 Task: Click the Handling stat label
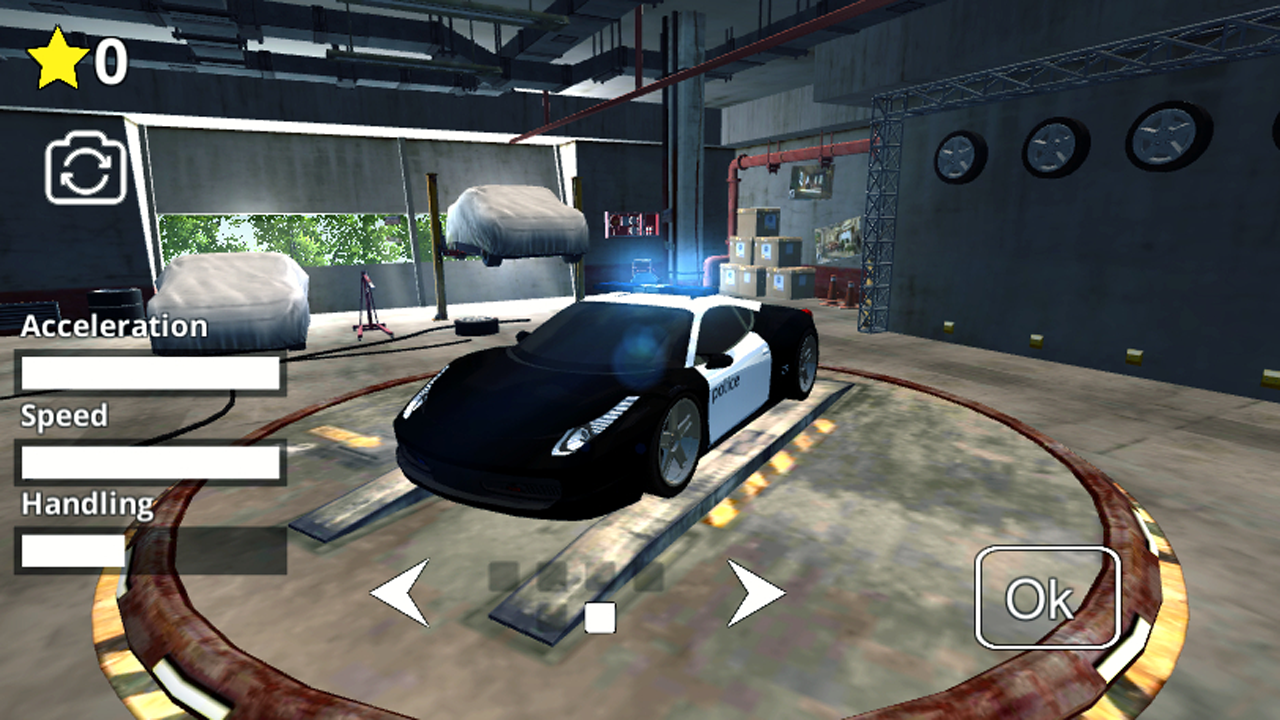(x=88, y=504)
